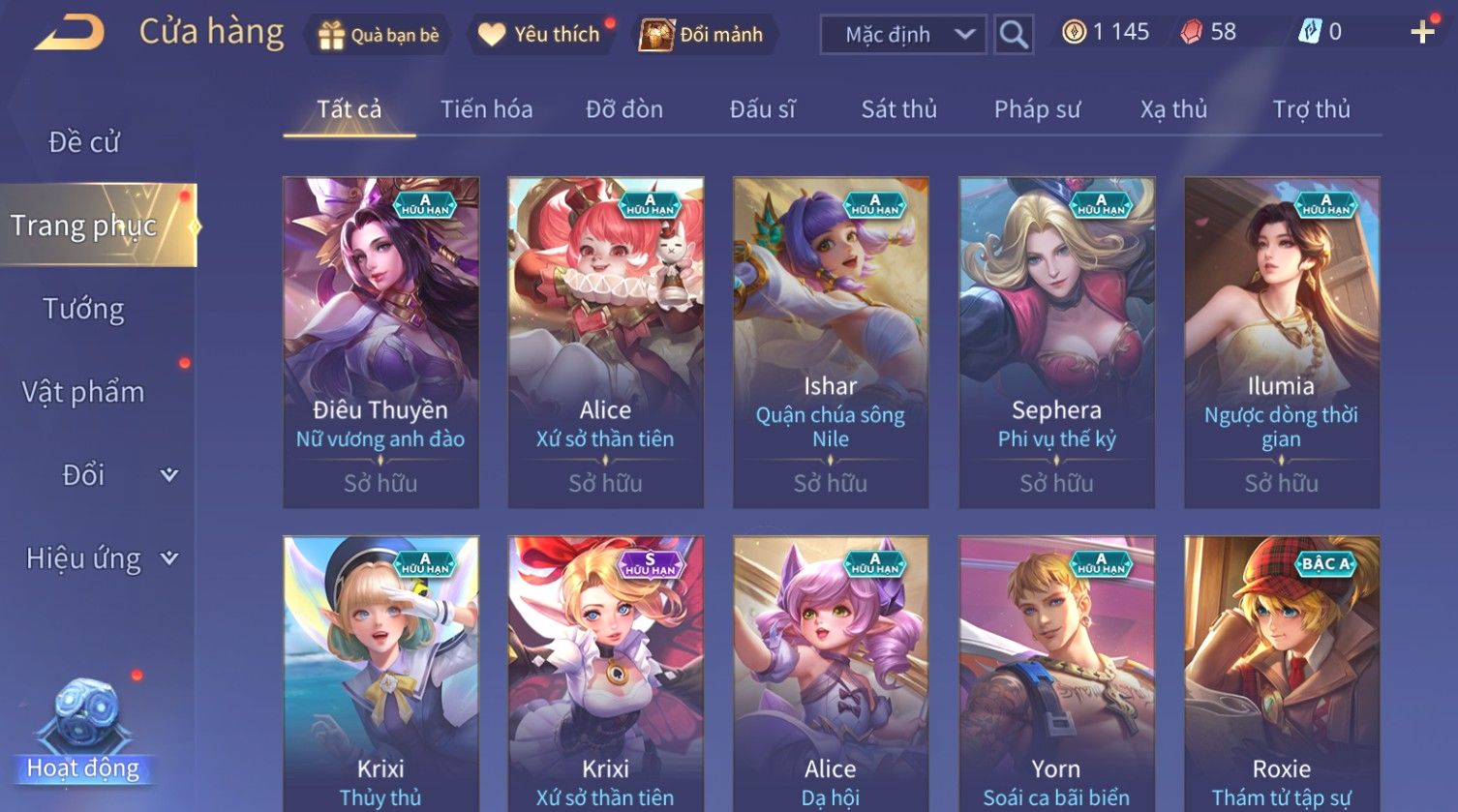1458x812 pixels.
Task: Select the Trợ thủ tab
Action: 1311,109
